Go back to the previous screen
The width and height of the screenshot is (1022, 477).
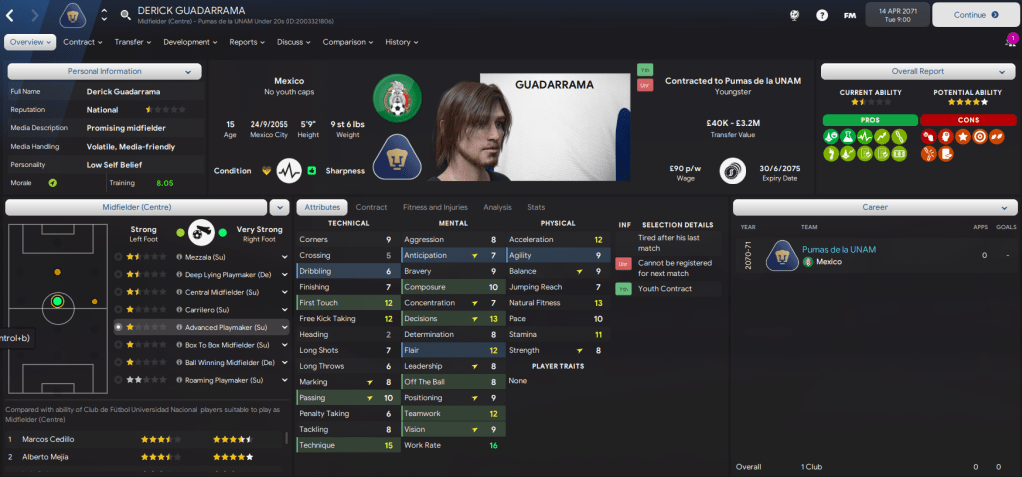click(x=10, y=16)
